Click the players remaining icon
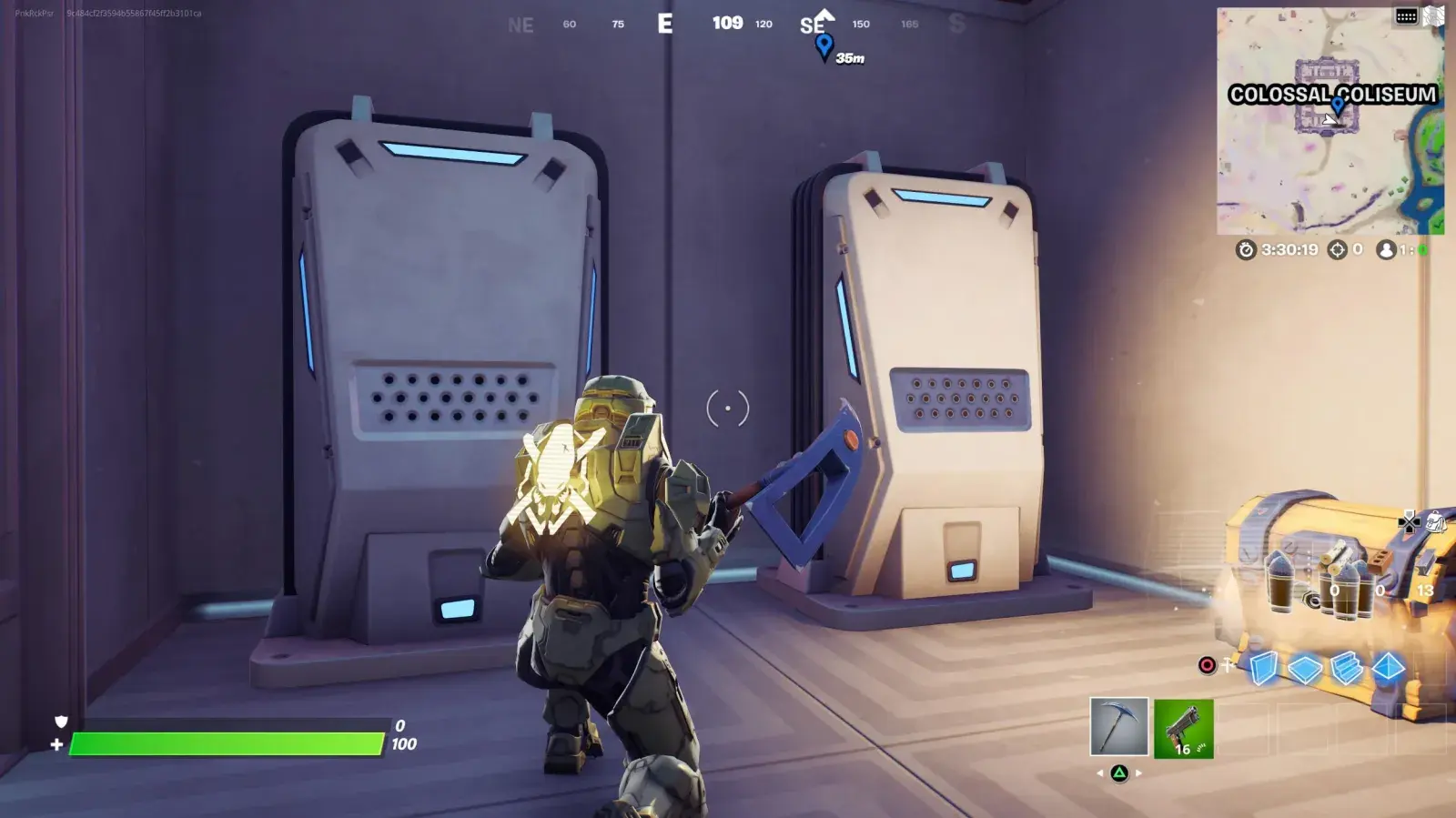The image size is (1456, 818). pos(1387,249)
